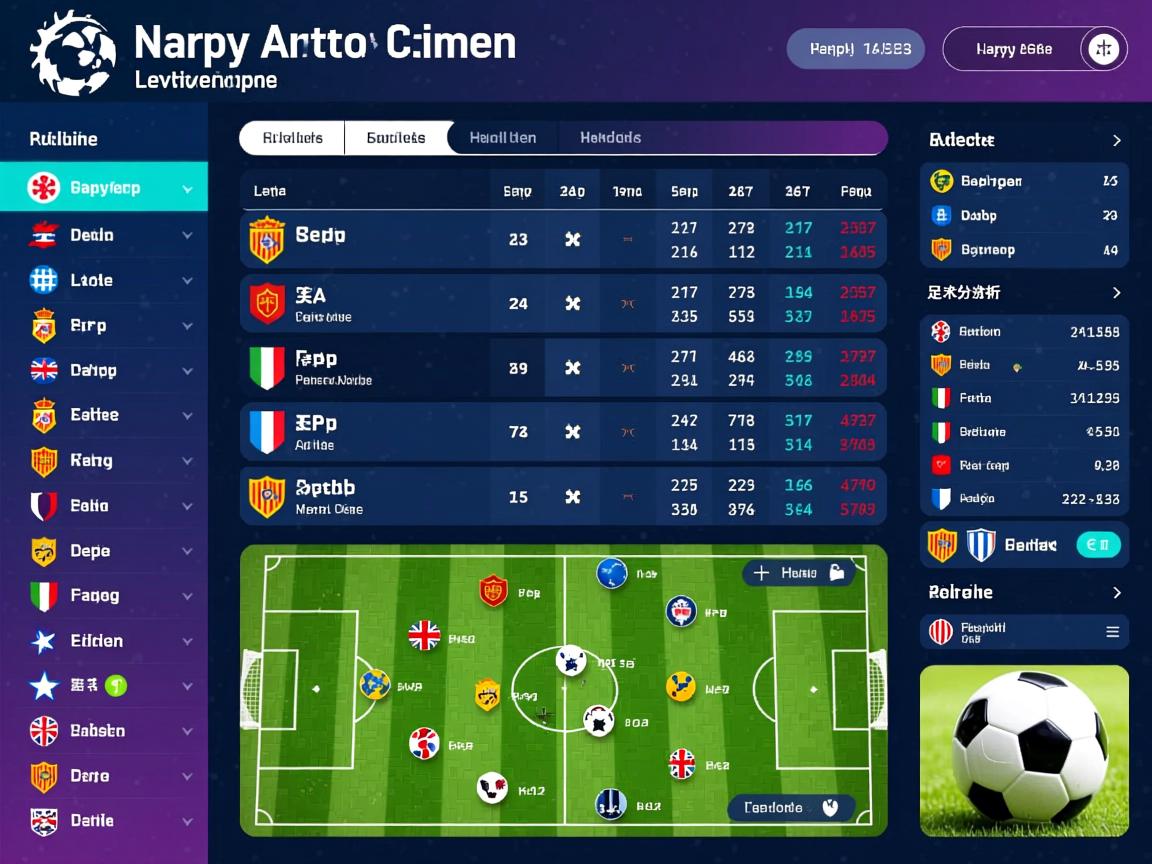Click the Heaio button on the pitch
Screen dimensions: 1152x864
click(798, 573)
